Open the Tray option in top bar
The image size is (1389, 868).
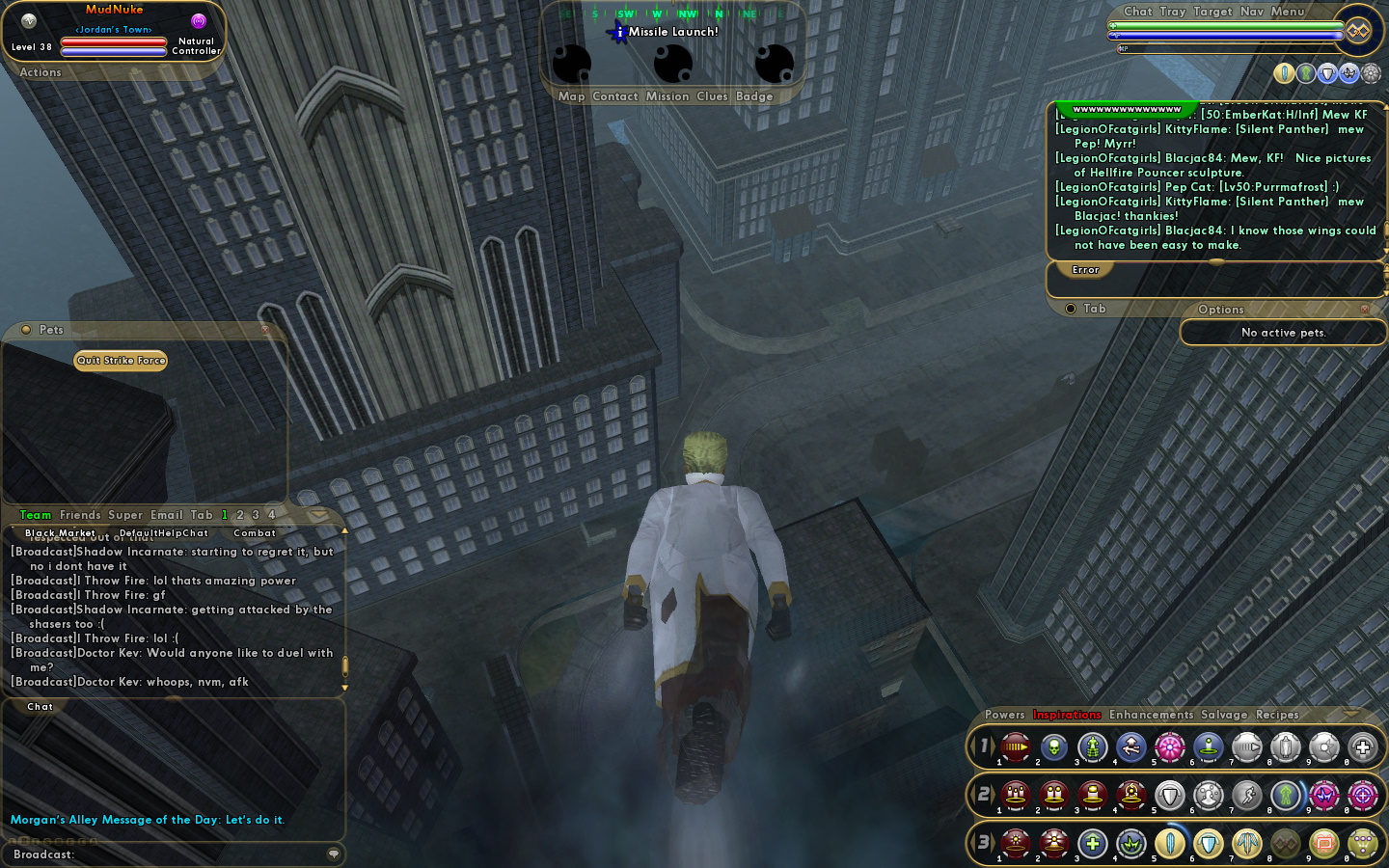point(1173,12)
